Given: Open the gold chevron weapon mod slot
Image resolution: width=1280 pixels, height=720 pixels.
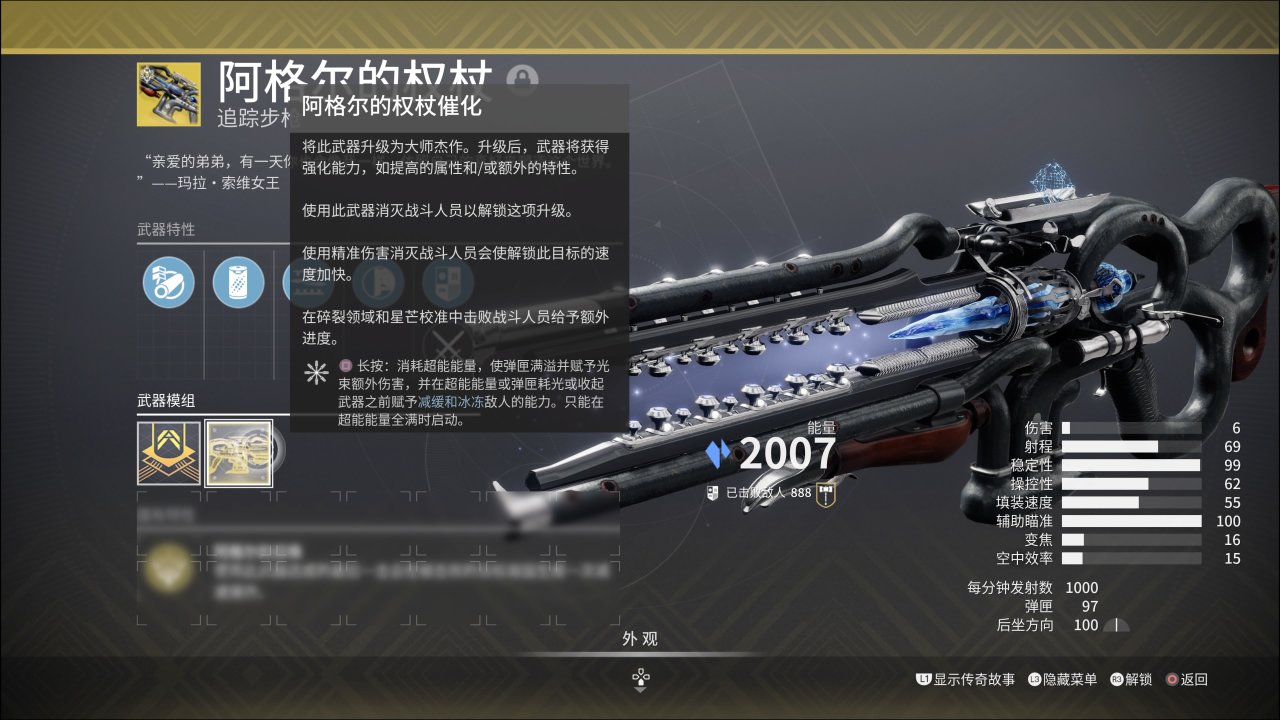Looking at the screenshot, I should coord(168,452).
